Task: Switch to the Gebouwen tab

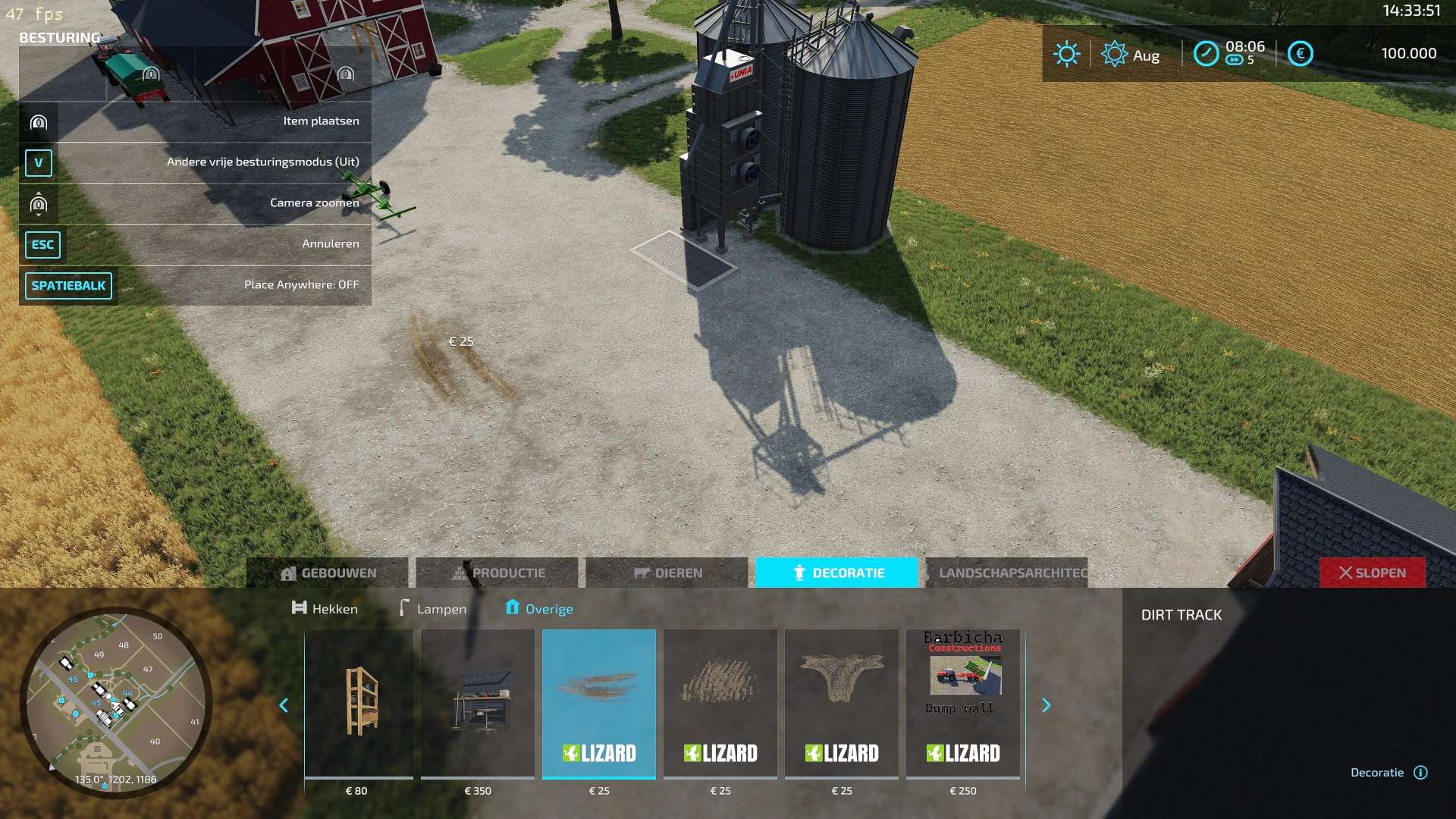Action: click(328, 573)
